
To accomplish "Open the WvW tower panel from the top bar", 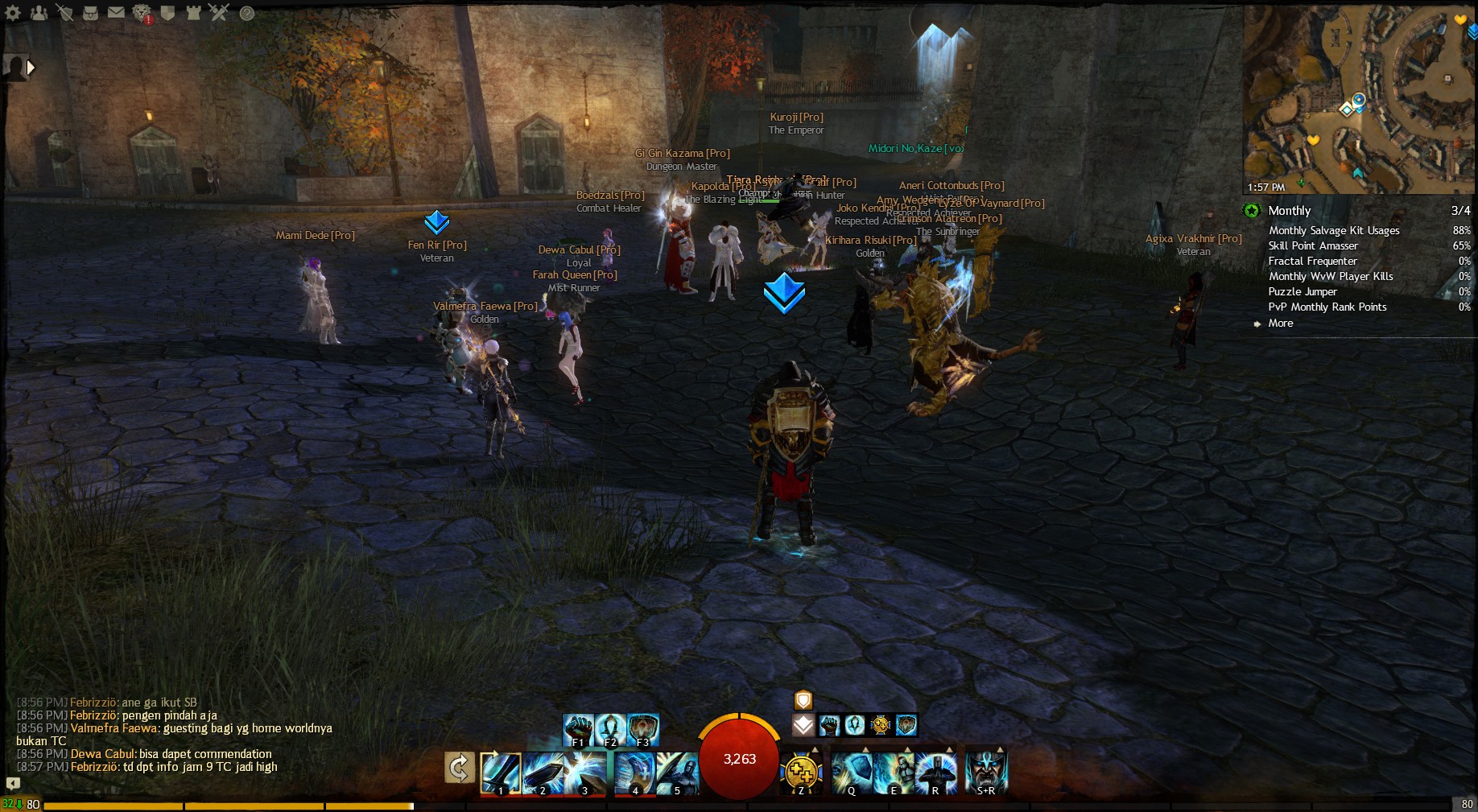I will point(193,13).
